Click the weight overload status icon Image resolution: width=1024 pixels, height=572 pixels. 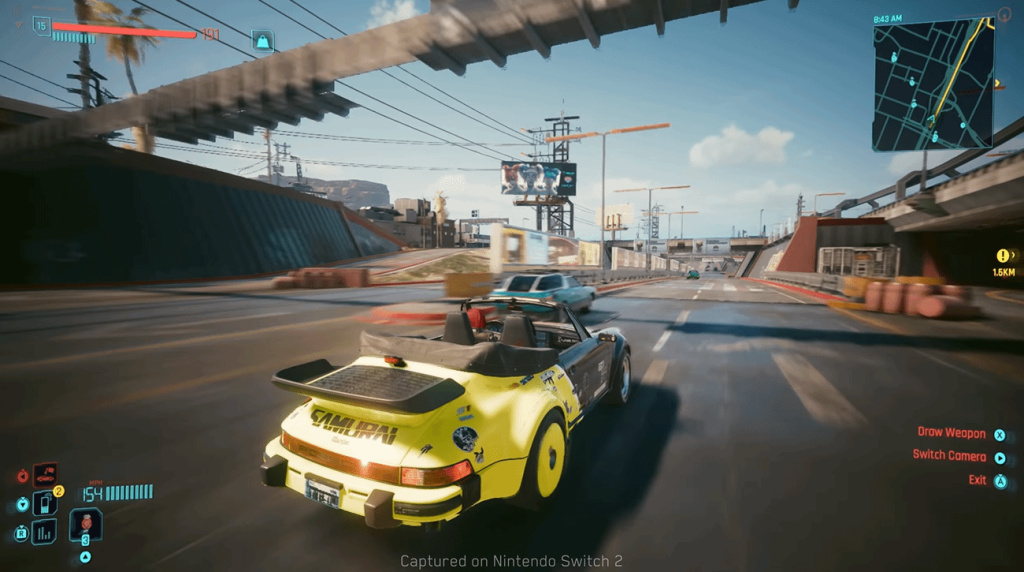(263, 41)
